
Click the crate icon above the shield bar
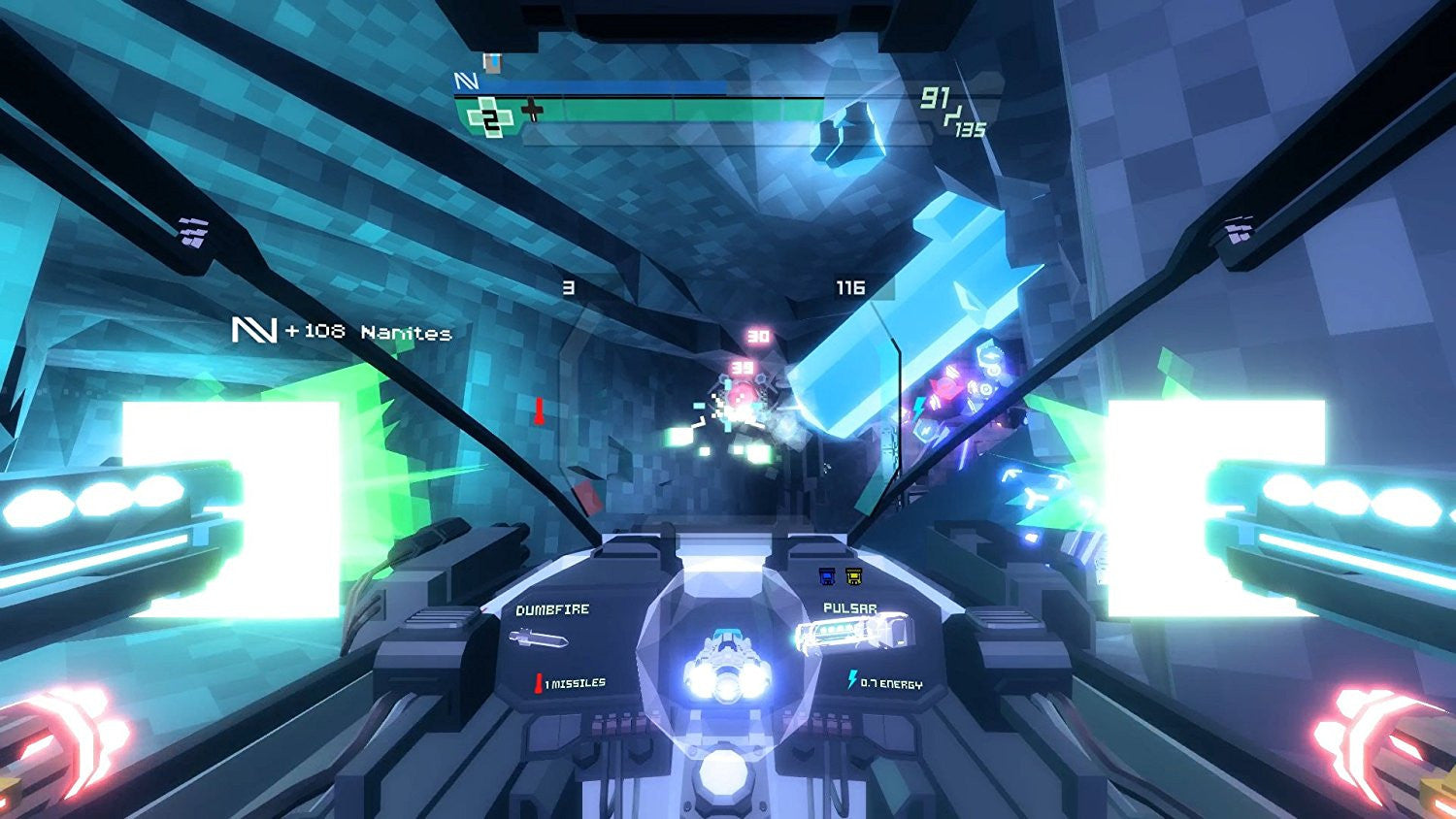491,65
